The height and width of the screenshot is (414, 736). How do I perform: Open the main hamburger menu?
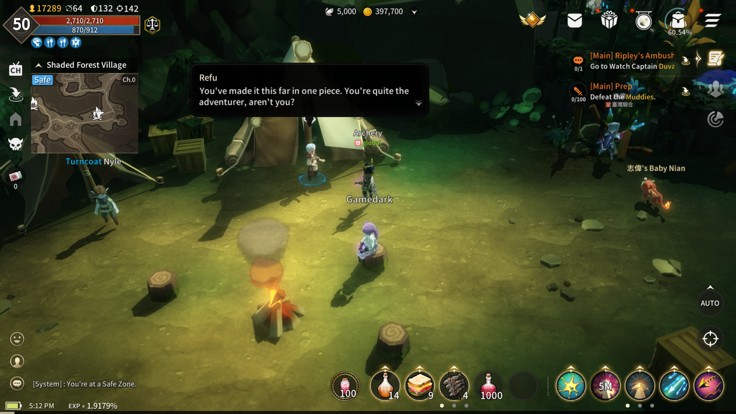pyautogui.click(x=712, y=20)
